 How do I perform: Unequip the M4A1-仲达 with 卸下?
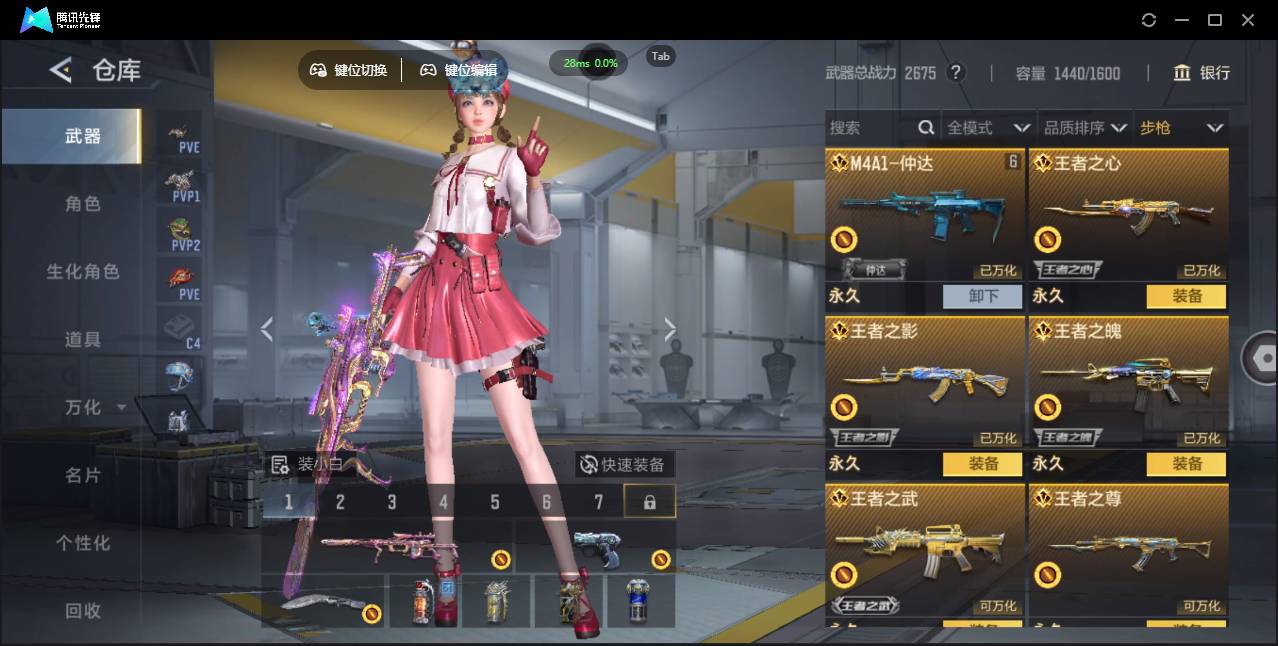(983, 296)
